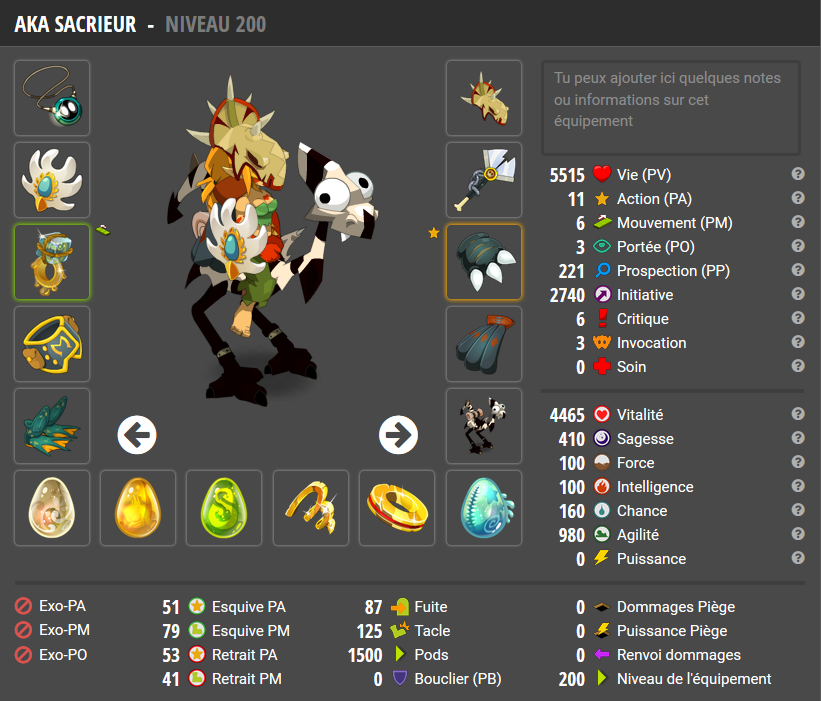Image resolution: width=821 pixels, height=701 pixels.
Task: Select the pale cream dofus egg
Action: point(52,508)
